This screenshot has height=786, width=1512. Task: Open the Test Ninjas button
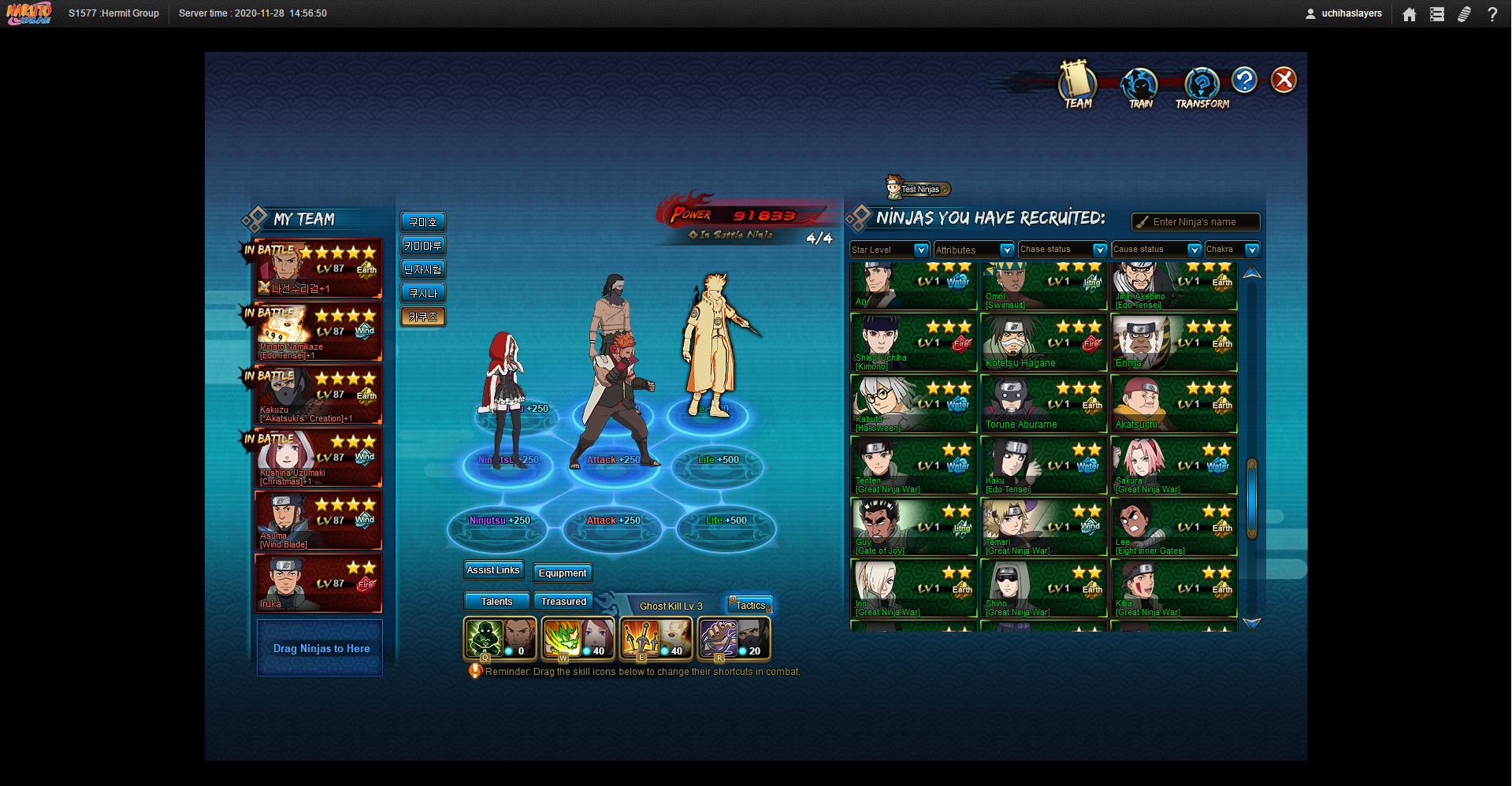(919, 189)
